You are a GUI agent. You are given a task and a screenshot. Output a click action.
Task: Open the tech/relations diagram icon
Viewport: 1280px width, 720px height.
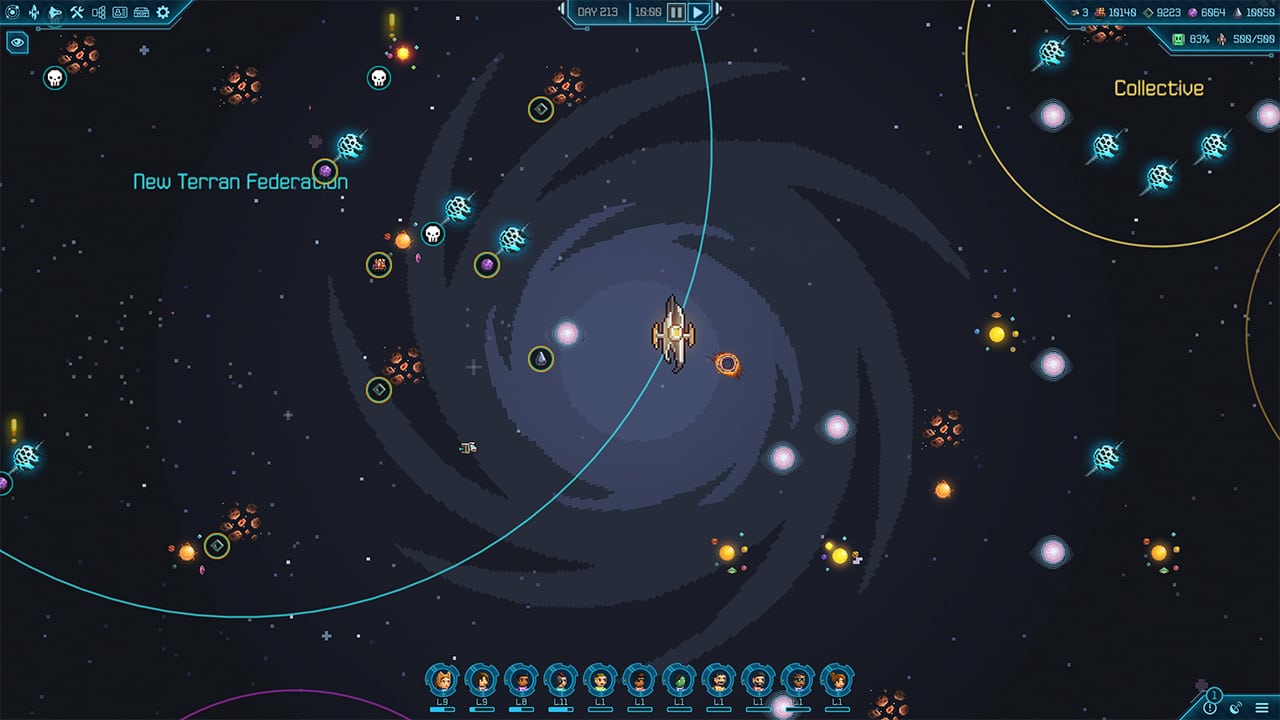[98, 12]
